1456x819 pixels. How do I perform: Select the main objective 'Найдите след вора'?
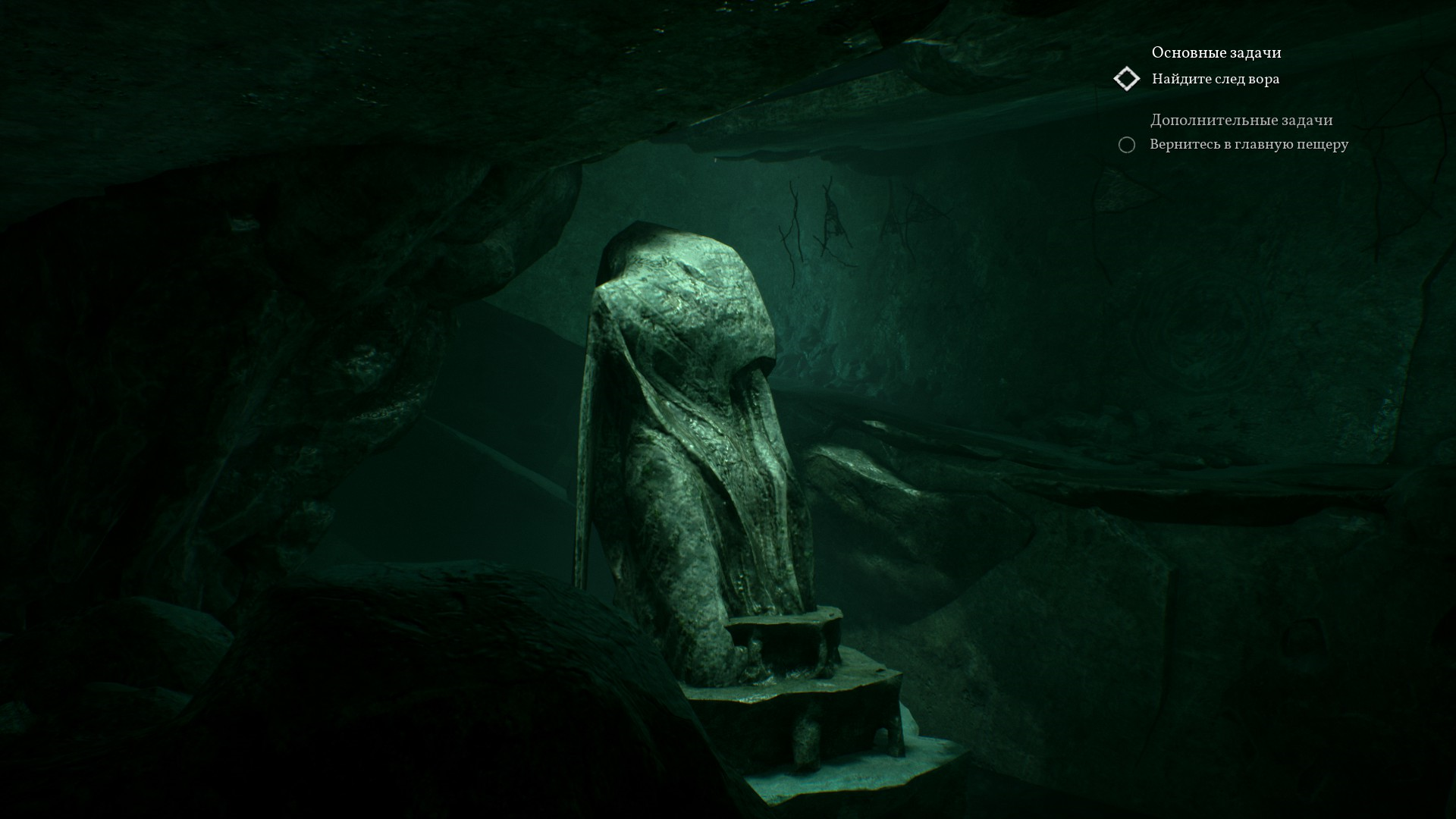pyautogui.click(x=1215, y=79)
